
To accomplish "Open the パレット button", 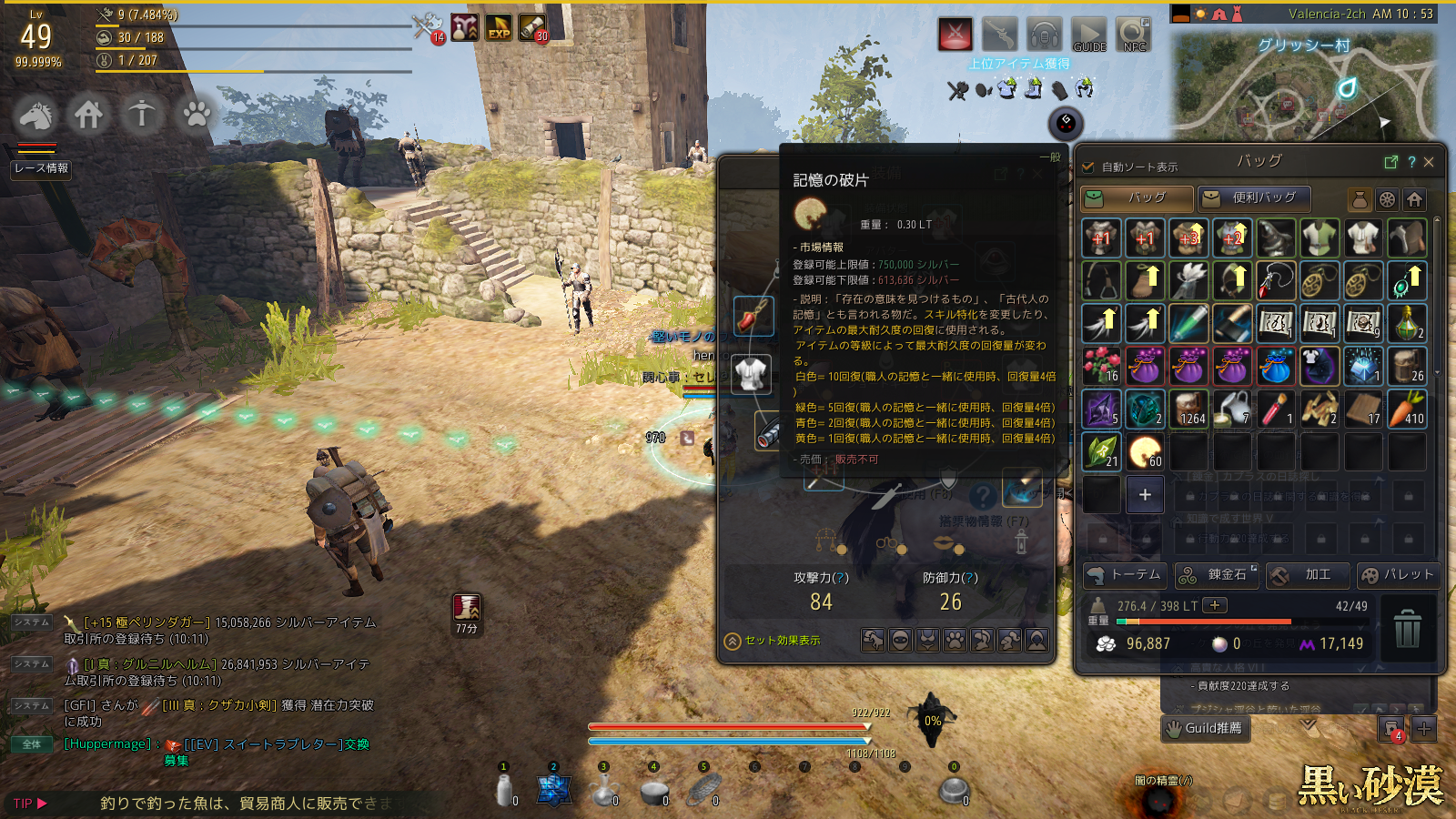I will pyautogui.click(x=1397, y=575).
